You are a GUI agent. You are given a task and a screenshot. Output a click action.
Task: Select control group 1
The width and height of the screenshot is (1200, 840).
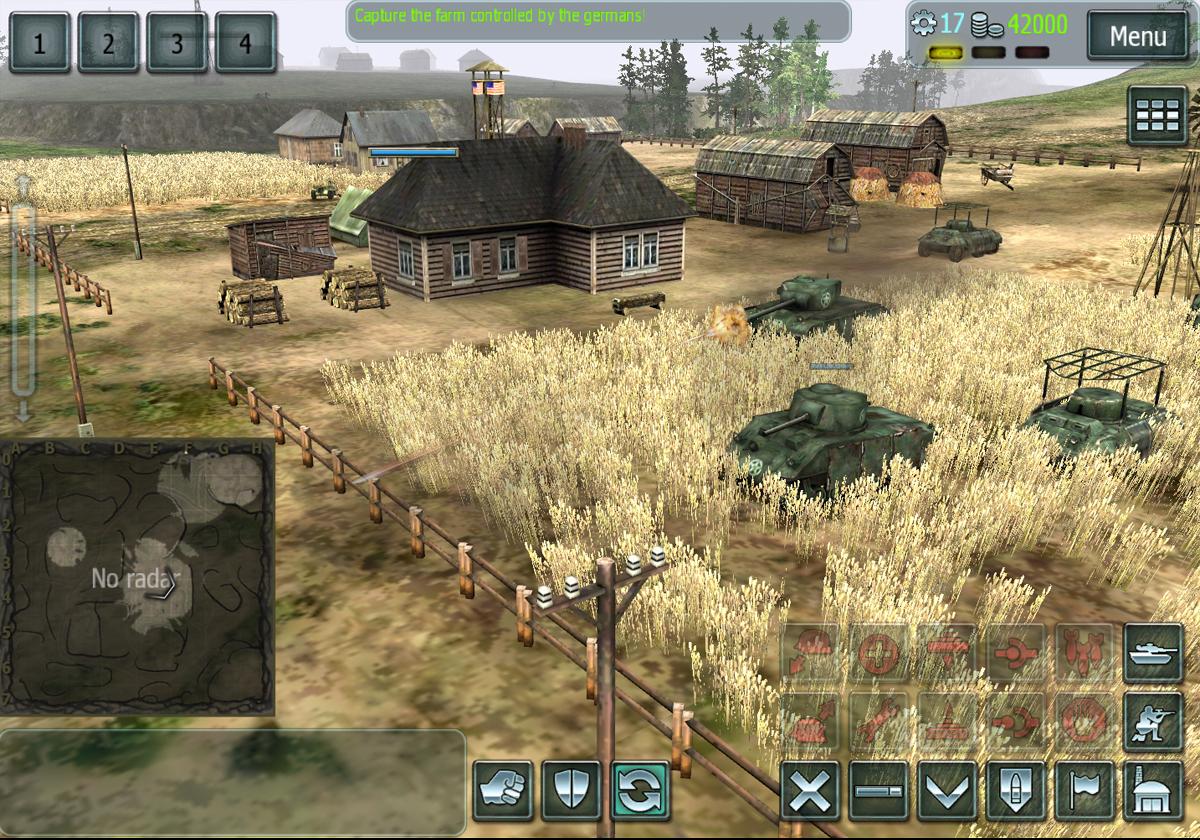pyautogui.click(x=40, y=43)
